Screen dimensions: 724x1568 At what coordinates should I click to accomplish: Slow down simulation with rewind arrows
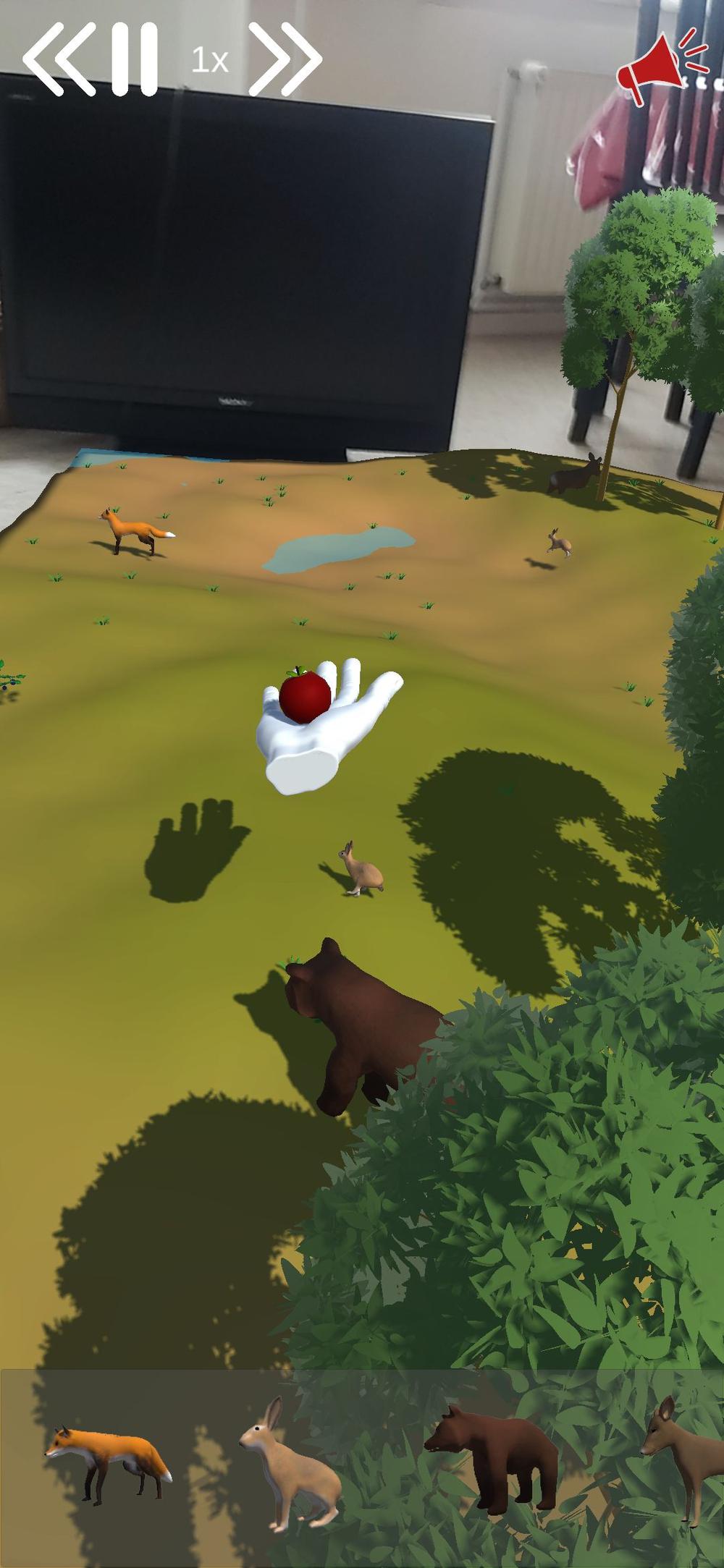click(59, 59)
